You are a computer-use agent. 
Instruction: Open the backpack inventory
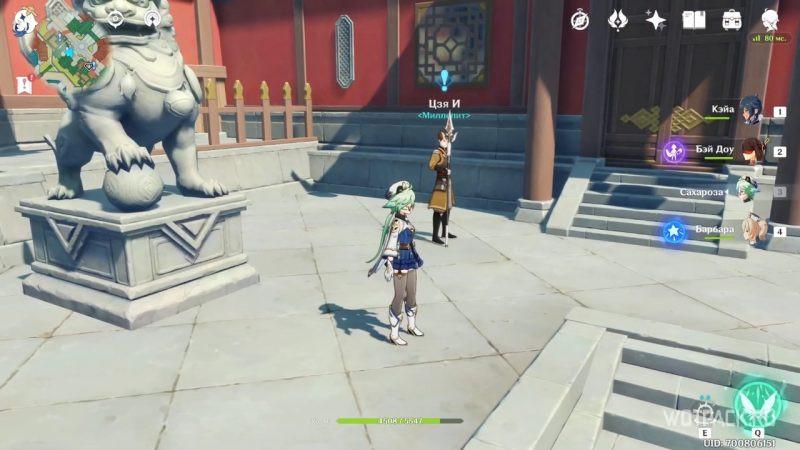point(732,20)
